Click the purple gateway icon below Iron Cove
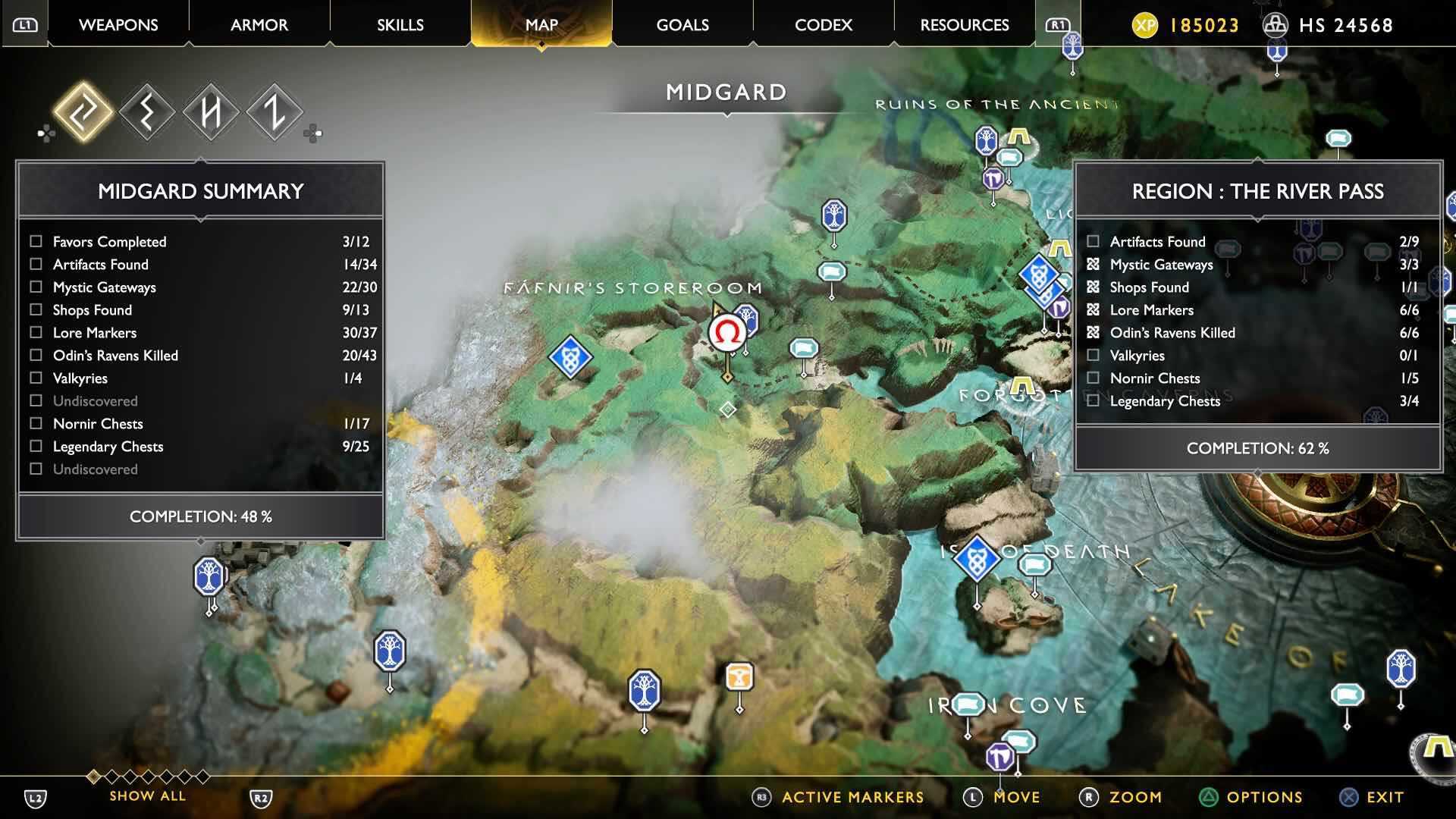 (x=1000, y=756)
